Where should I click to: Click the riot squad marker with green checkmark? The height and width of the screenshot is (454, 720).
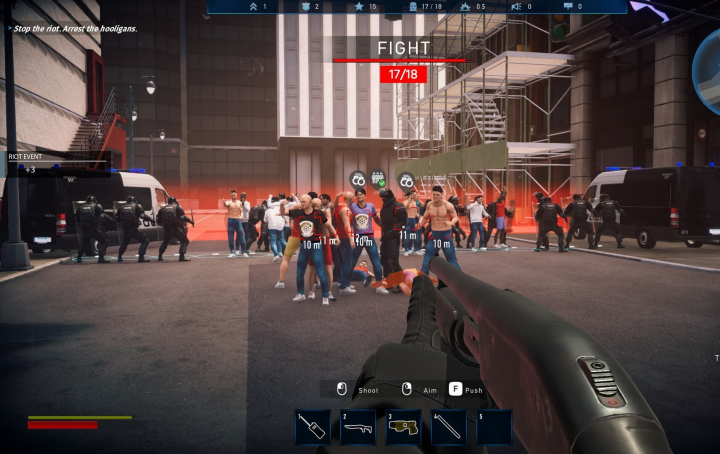click(379, 179)
